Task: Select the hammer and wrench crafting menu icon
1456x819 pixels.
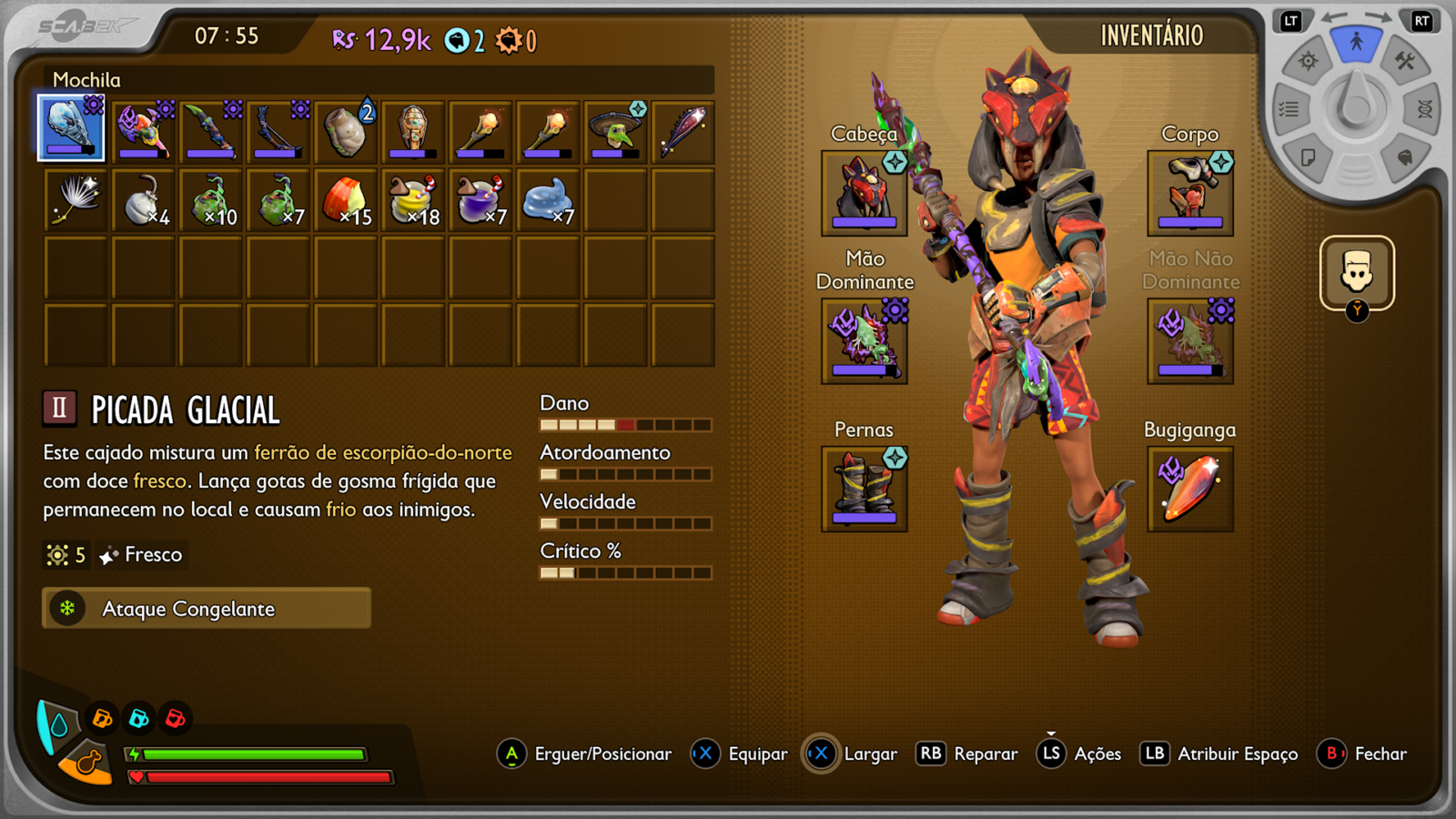Action: [1405, 59]
